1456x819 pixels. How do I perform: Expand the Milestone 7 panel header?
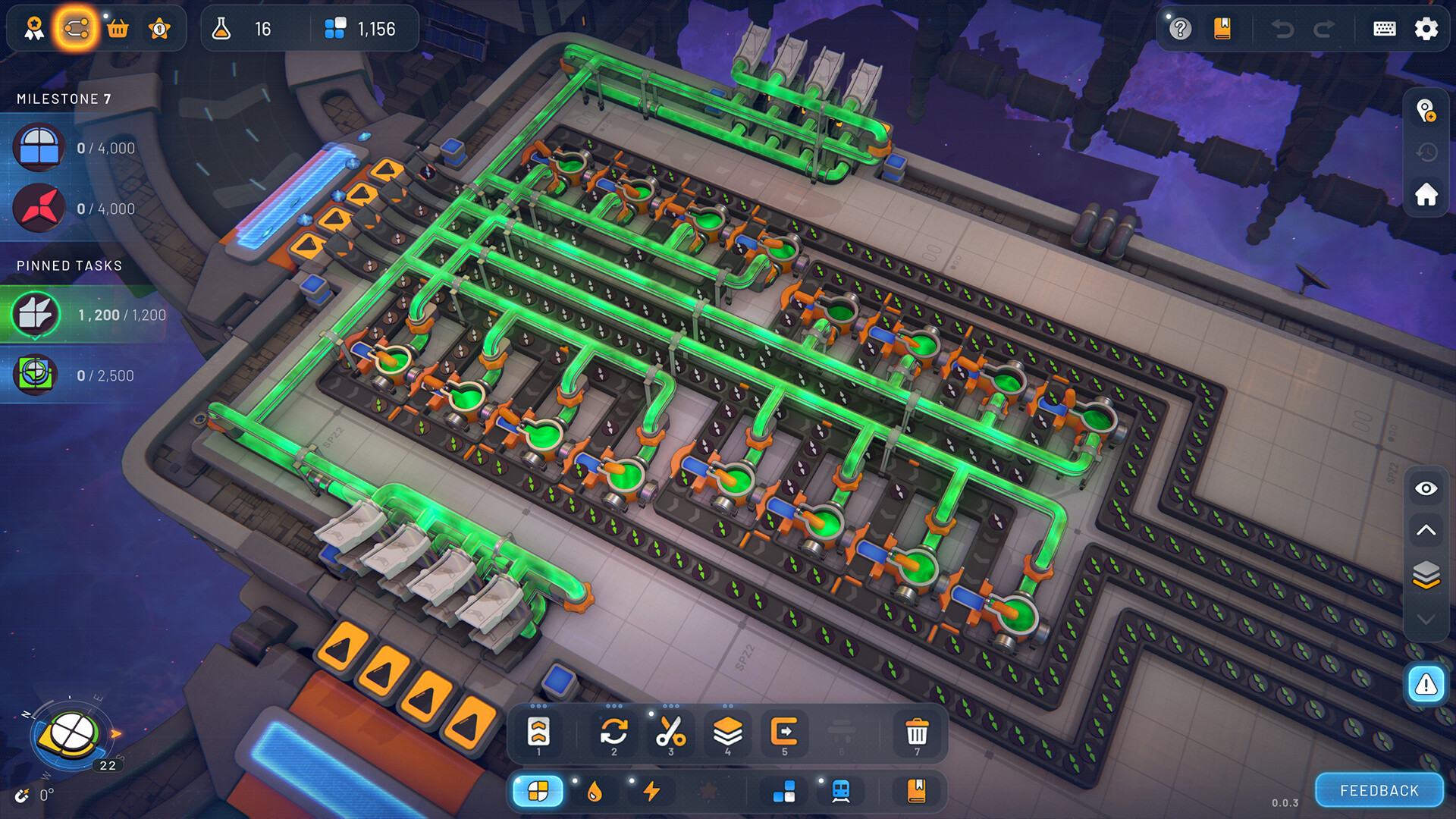(64, 99)
